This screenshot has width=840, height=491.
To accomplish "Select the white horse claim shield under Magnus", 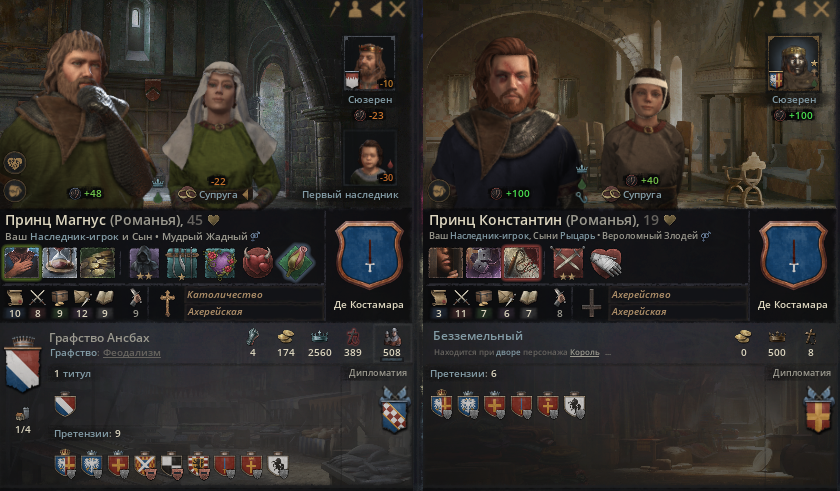I will click(x=279, y=462).
